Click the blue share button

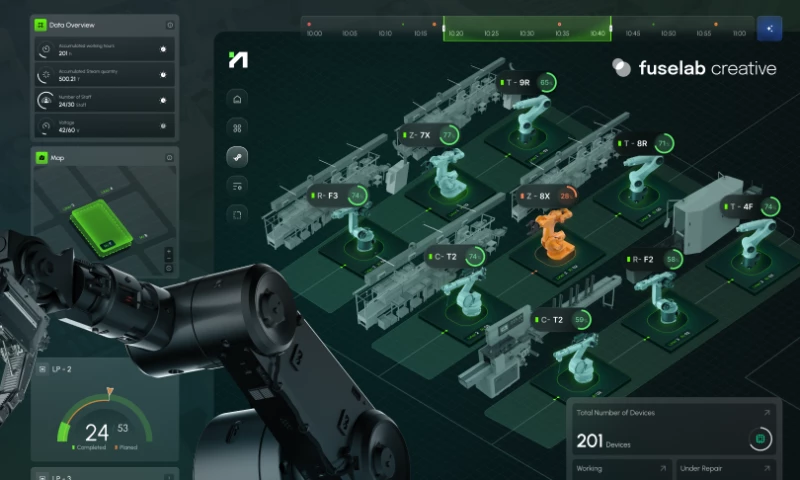(x=769, y=28)
